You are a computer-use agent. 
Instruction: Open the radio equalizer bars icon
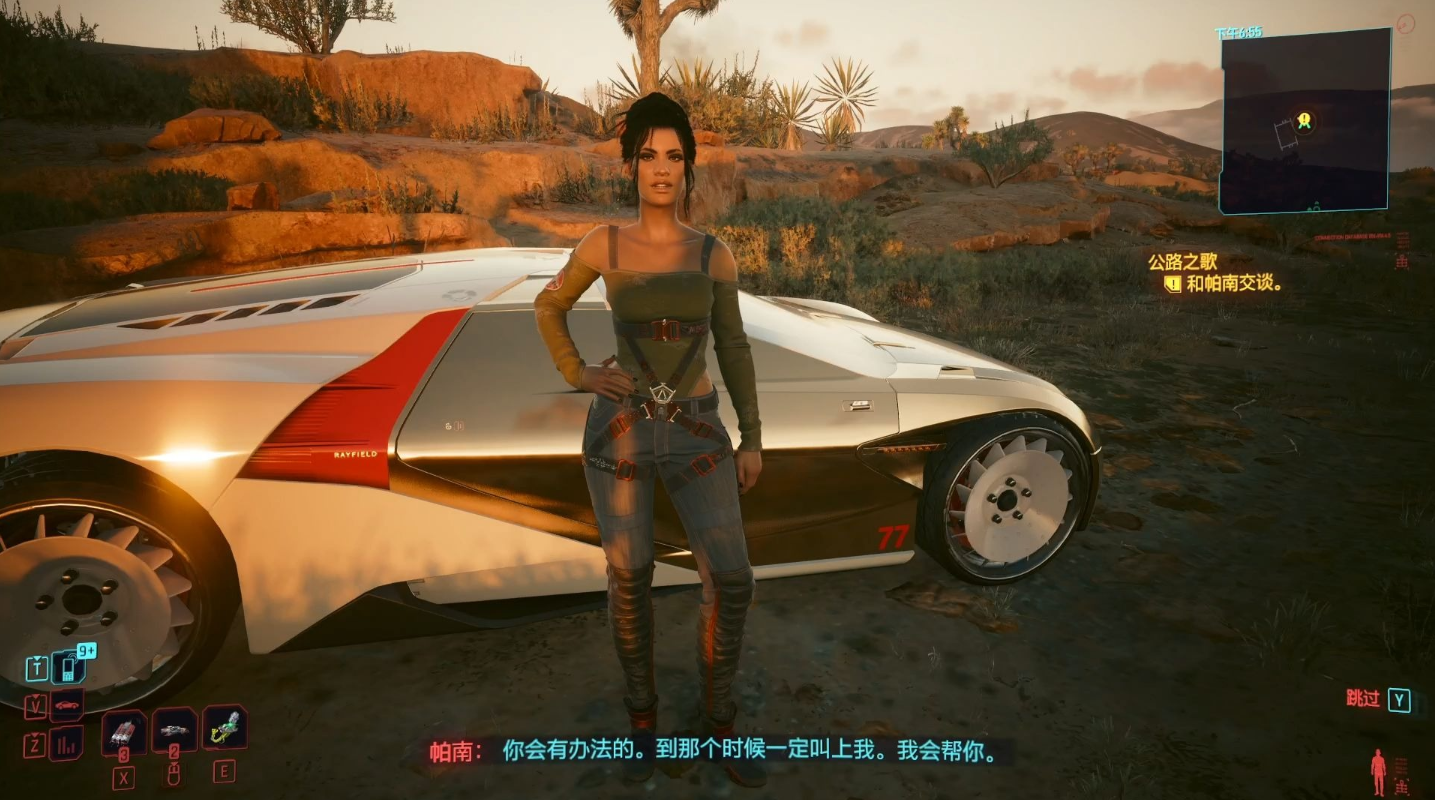point(67,743)
